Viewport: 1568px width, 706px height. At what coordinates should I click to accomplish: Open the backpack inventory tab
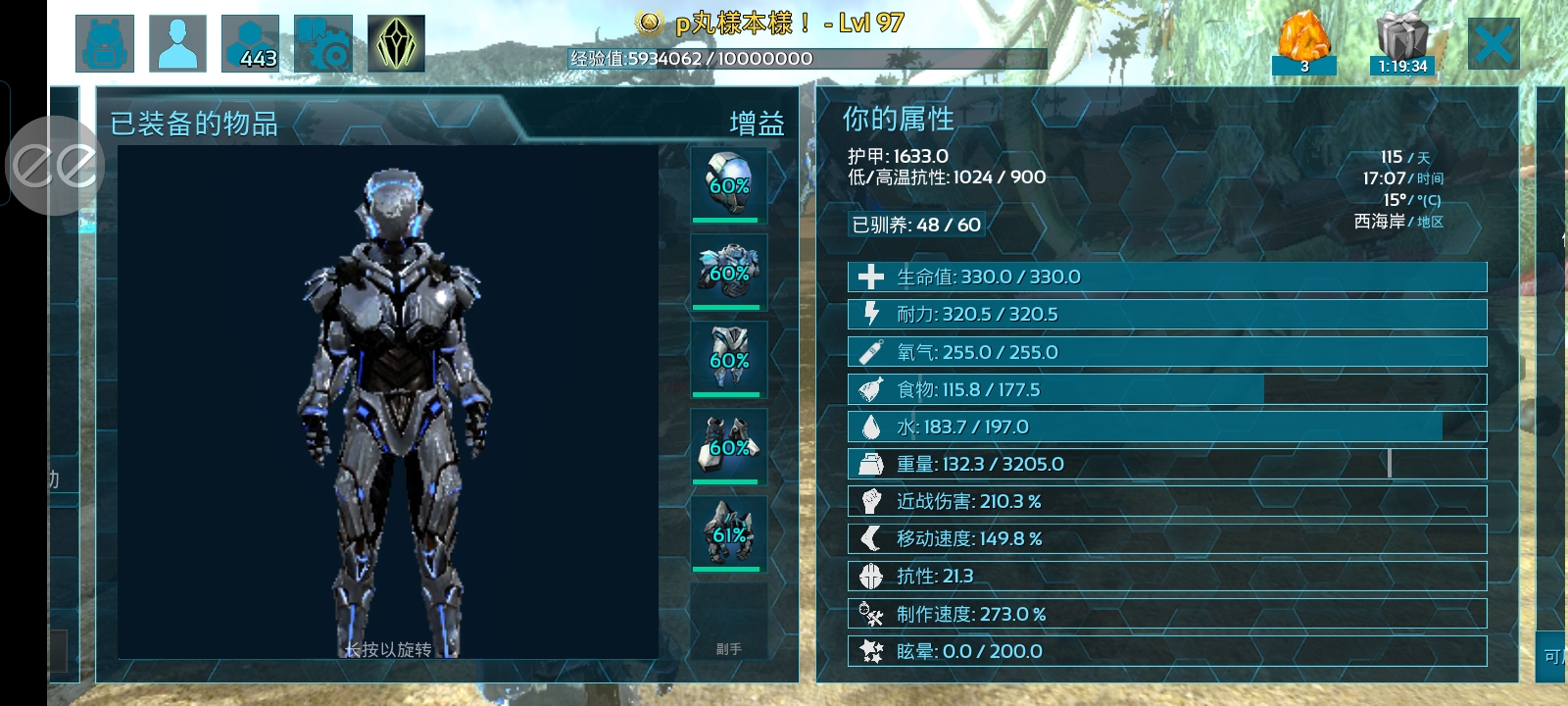105,44
